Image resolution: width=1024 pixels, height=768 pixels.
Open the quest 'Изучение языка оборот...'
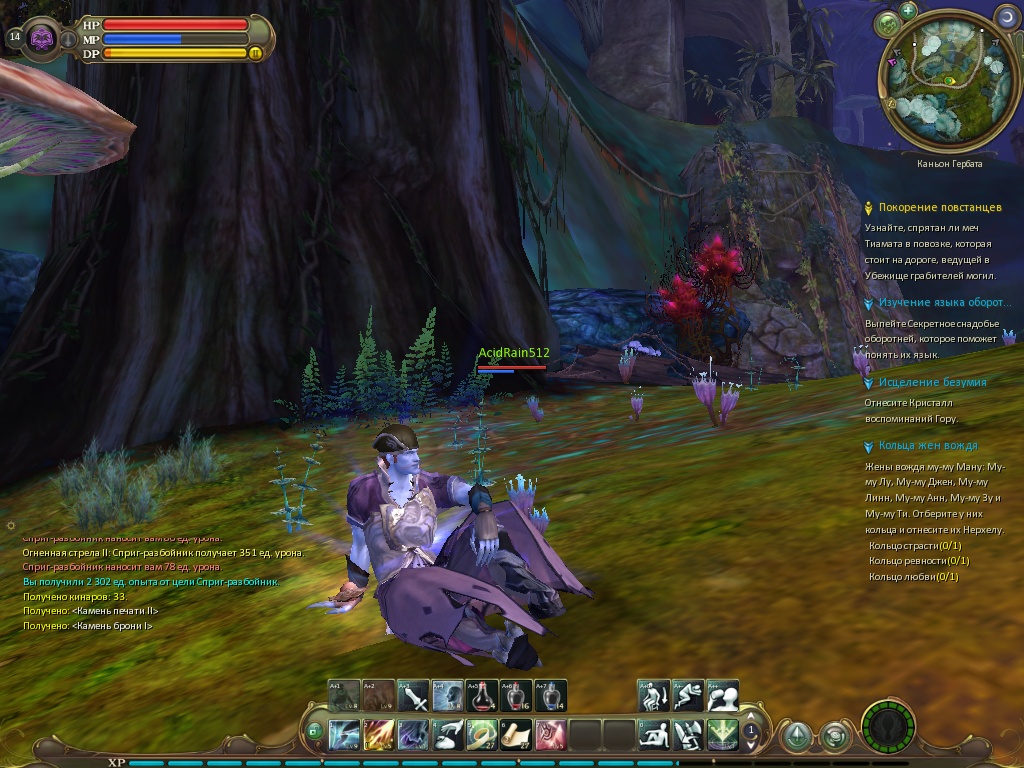[x=944, y=302]
